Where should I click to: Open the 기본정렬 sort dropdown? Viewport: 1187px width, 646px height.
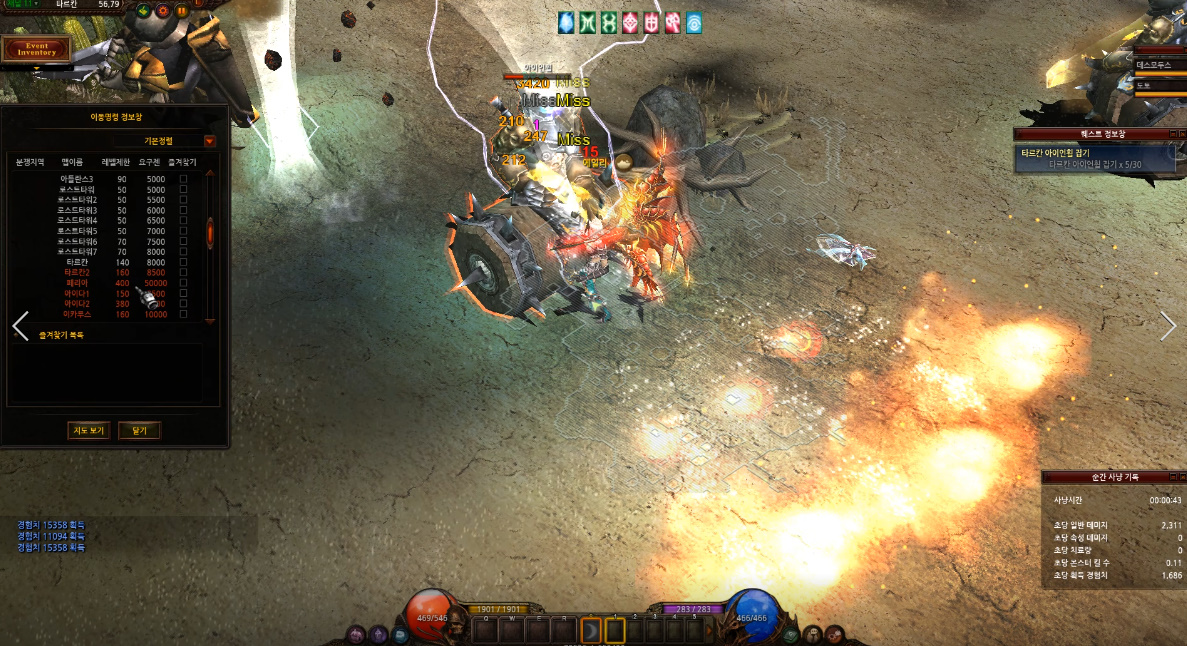[x=210, y=141]
